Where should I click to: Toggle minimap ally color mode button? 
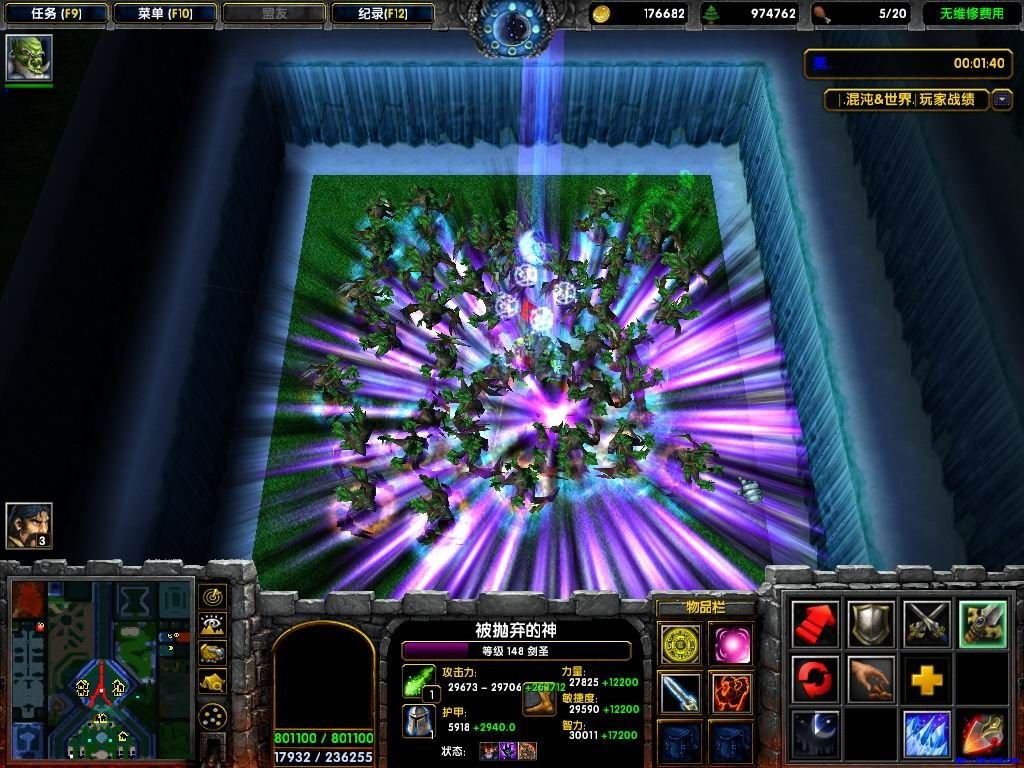tap(213, 654)
